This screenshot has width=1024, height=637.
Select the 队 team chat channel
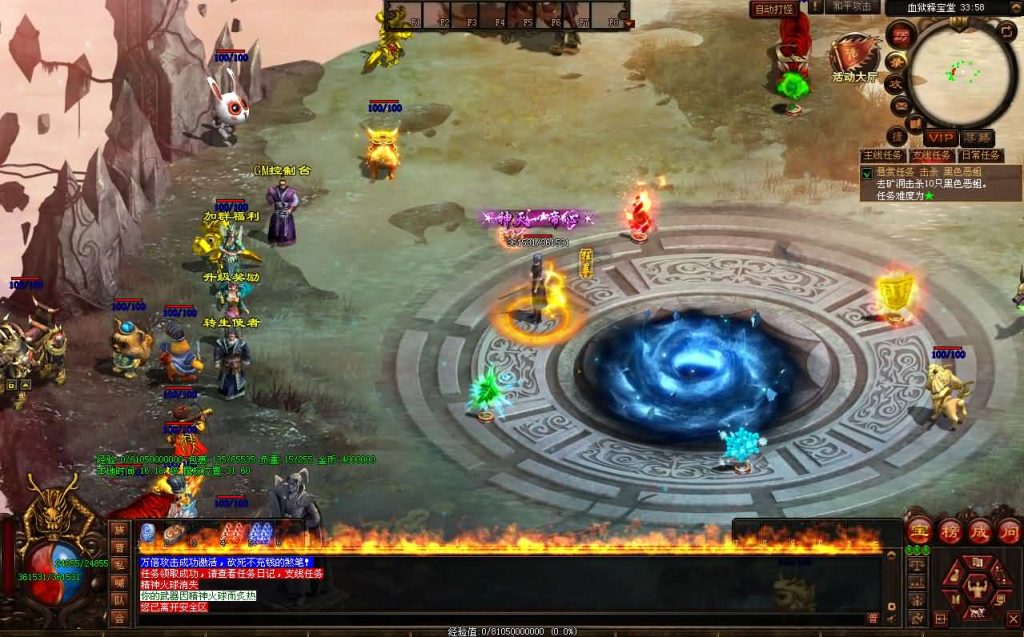pos(119,599)
